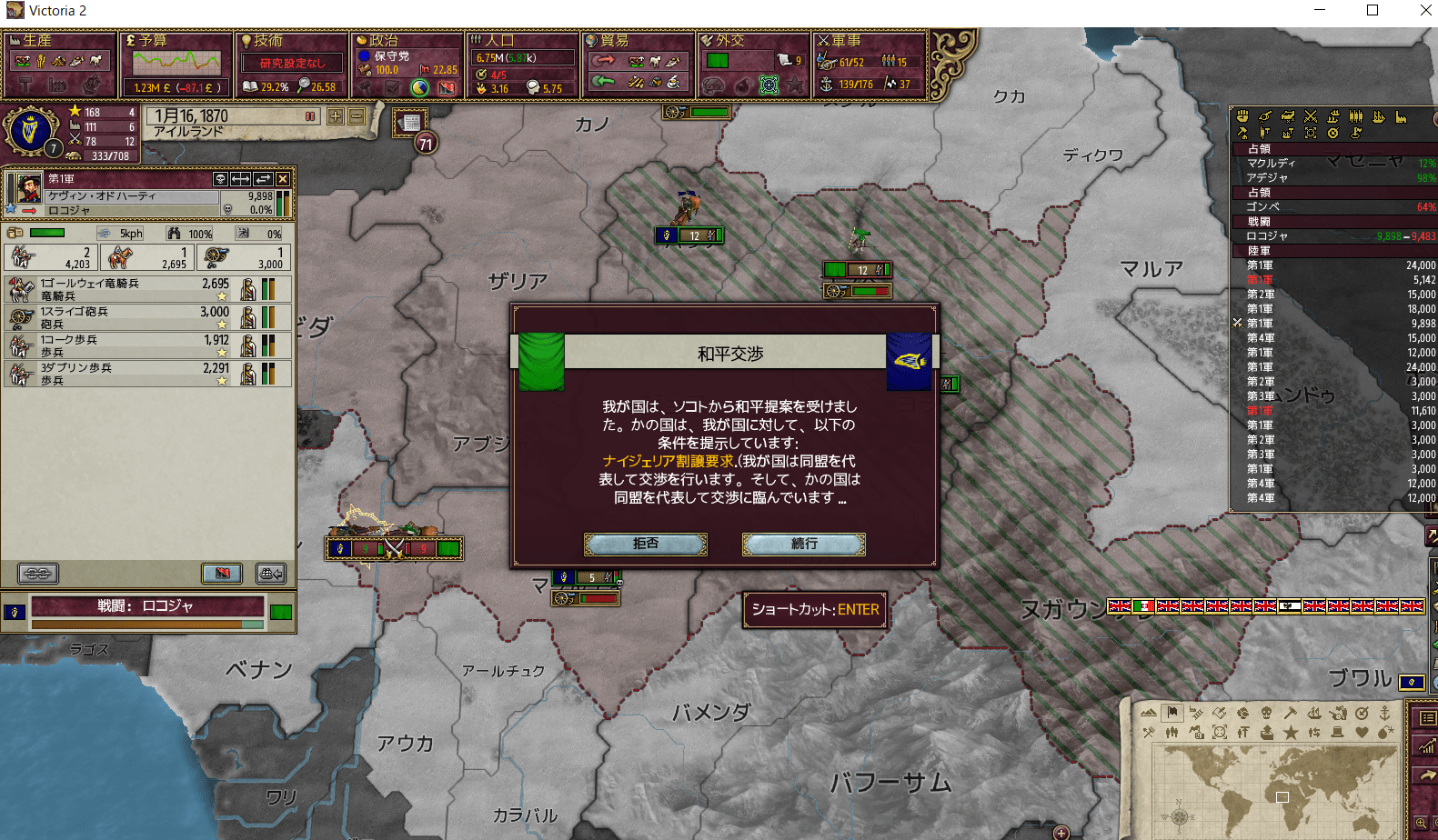
Task: Pause the game with the pause button
Action: click(310, 116)
